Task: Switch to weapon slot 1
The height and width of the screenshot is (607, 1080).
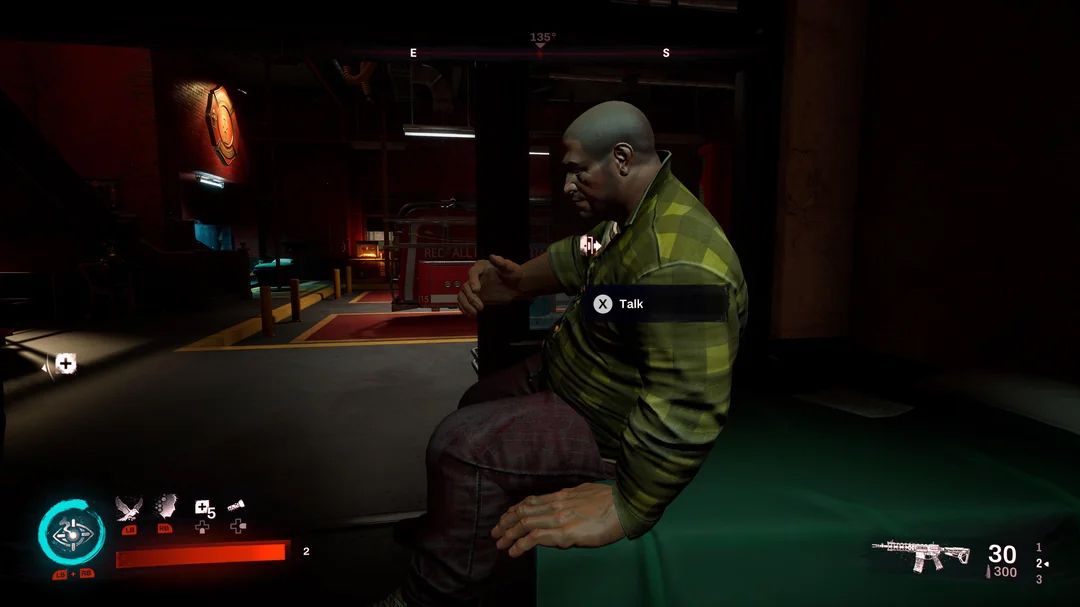Action: tap(1039, 547)
